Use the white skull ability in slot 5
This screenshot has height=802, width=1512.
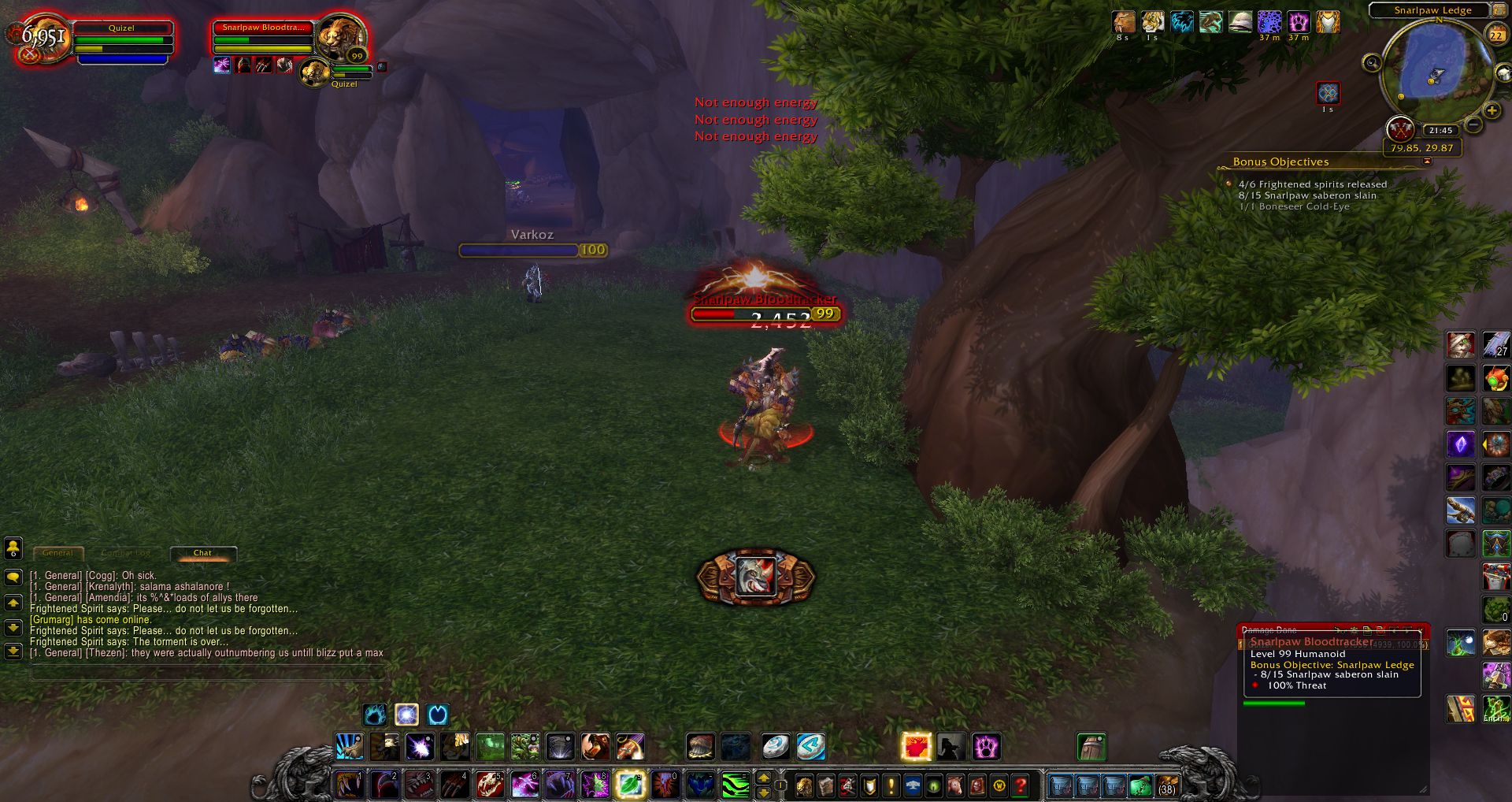(x=489, y=785)
